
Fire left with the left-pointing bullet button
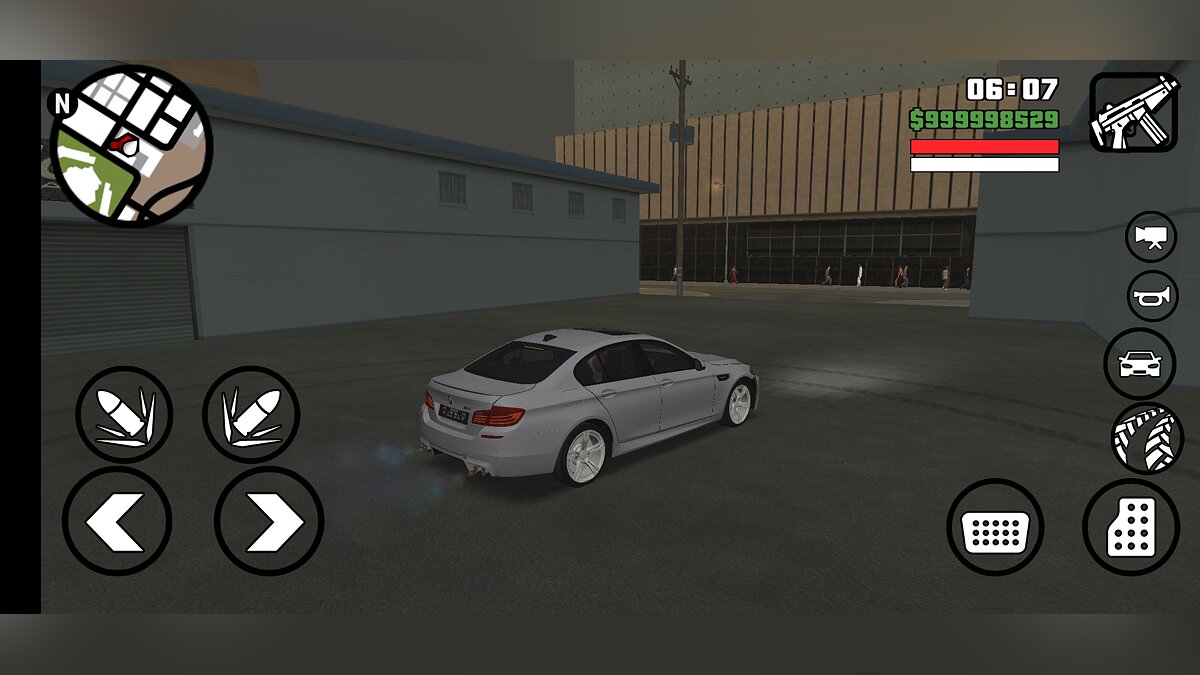[x=124, y=414]
